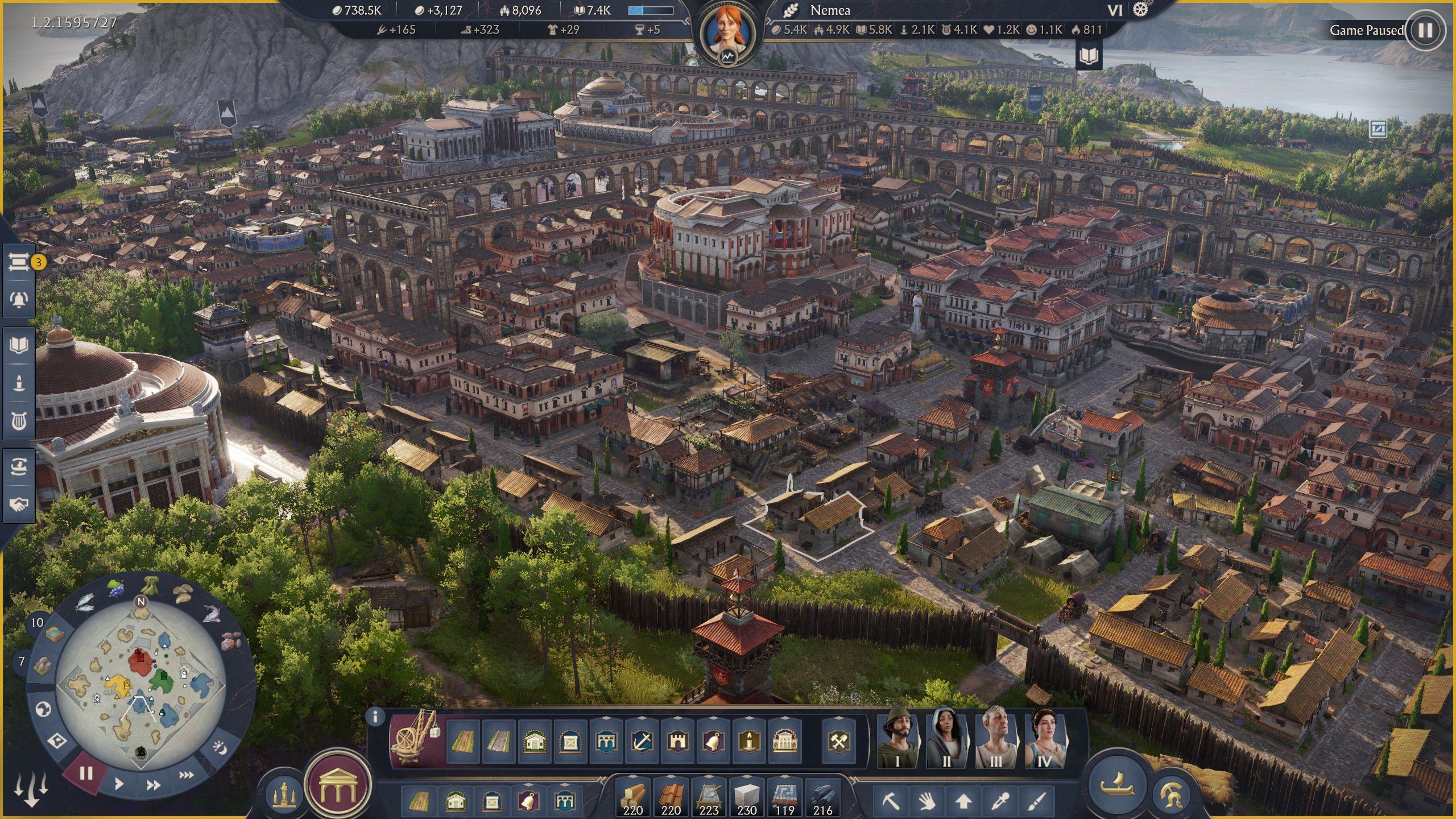This screenshot has width=1456, height=819.
Task: Toggle the day and night cycle
Action: pos(221,748)
